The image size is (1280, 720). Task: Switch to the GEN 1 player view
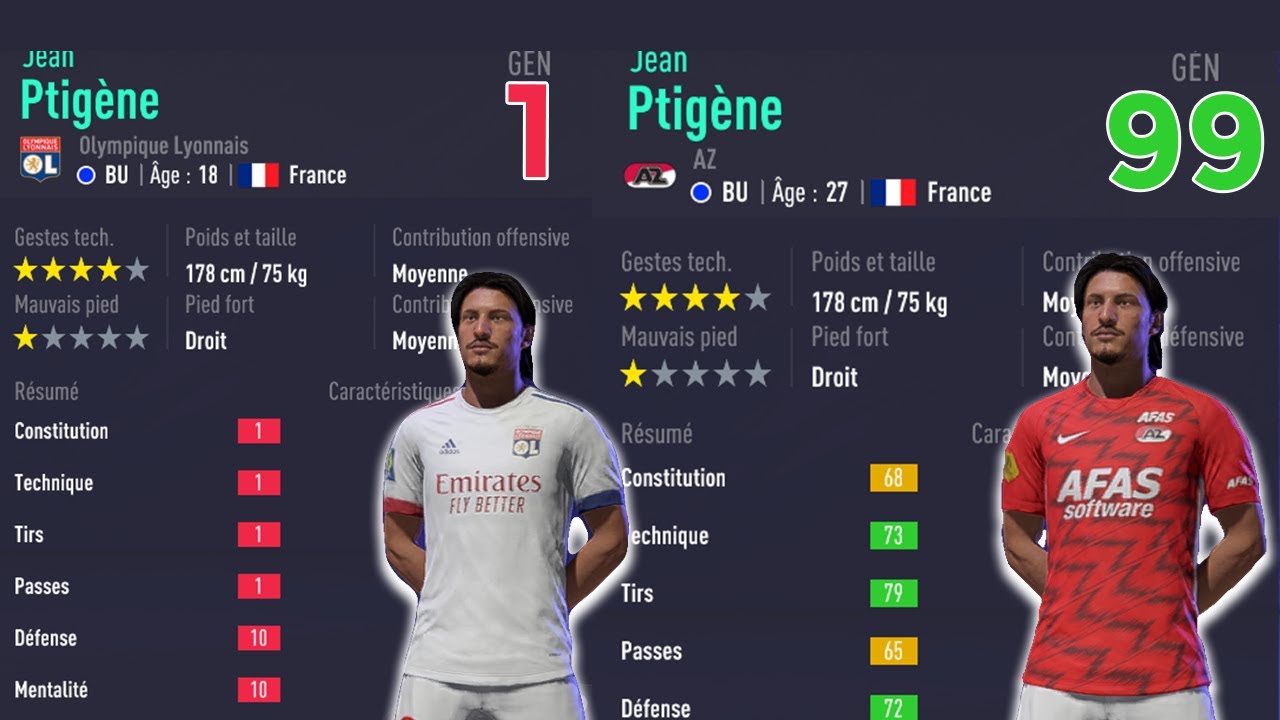pyautogui.click(x=531, y=104)
